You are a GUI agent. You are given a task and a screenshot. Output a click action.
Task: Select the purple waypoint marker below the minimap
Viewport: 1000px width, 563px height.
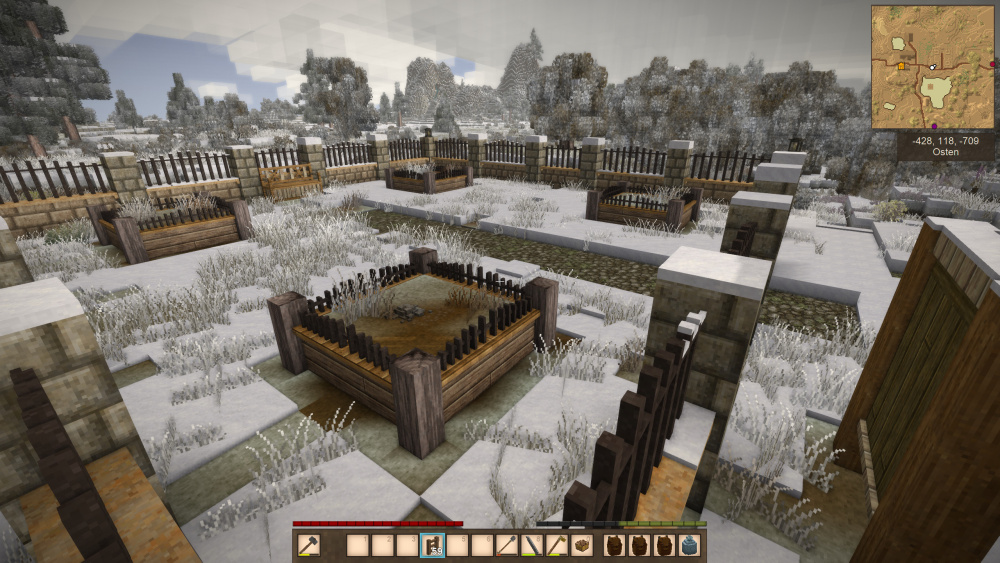[x=934, y=127]
